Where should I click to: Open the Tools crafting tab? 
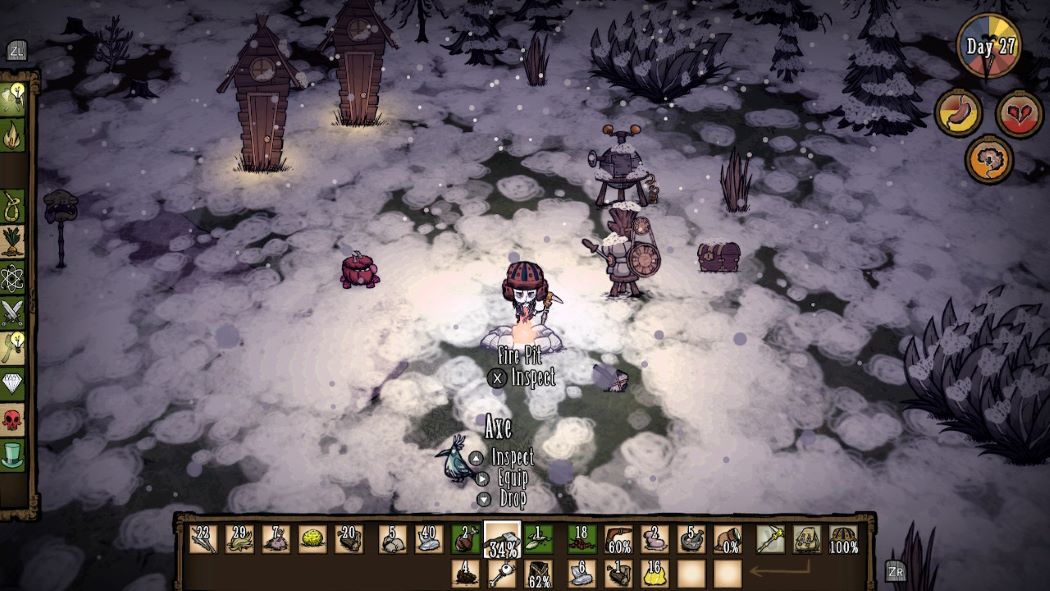[14, 98]
